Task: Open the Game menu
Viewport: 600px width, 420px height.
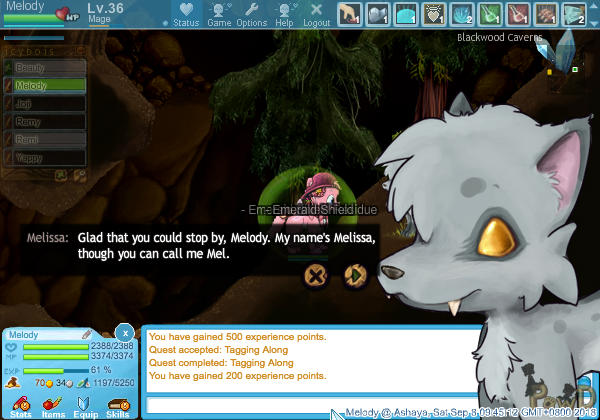Action: pos(219,14)
